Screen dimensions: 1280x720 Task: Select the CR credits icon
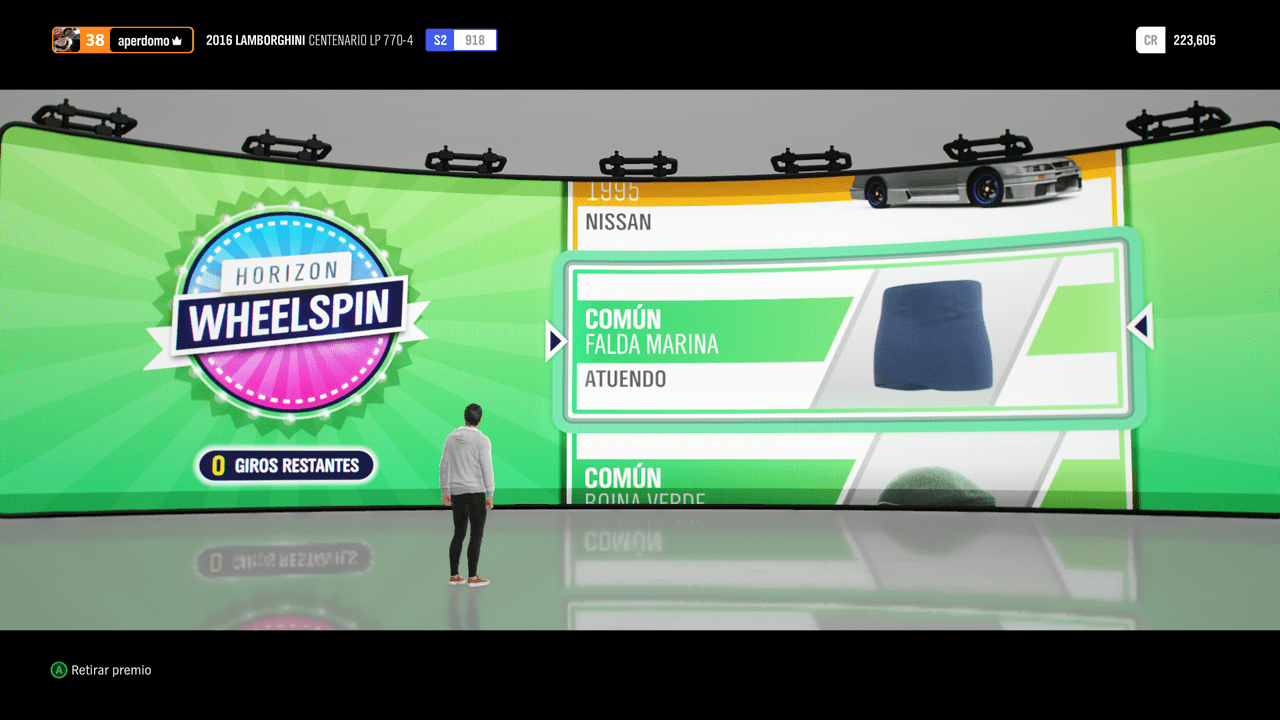[1150, 39]
